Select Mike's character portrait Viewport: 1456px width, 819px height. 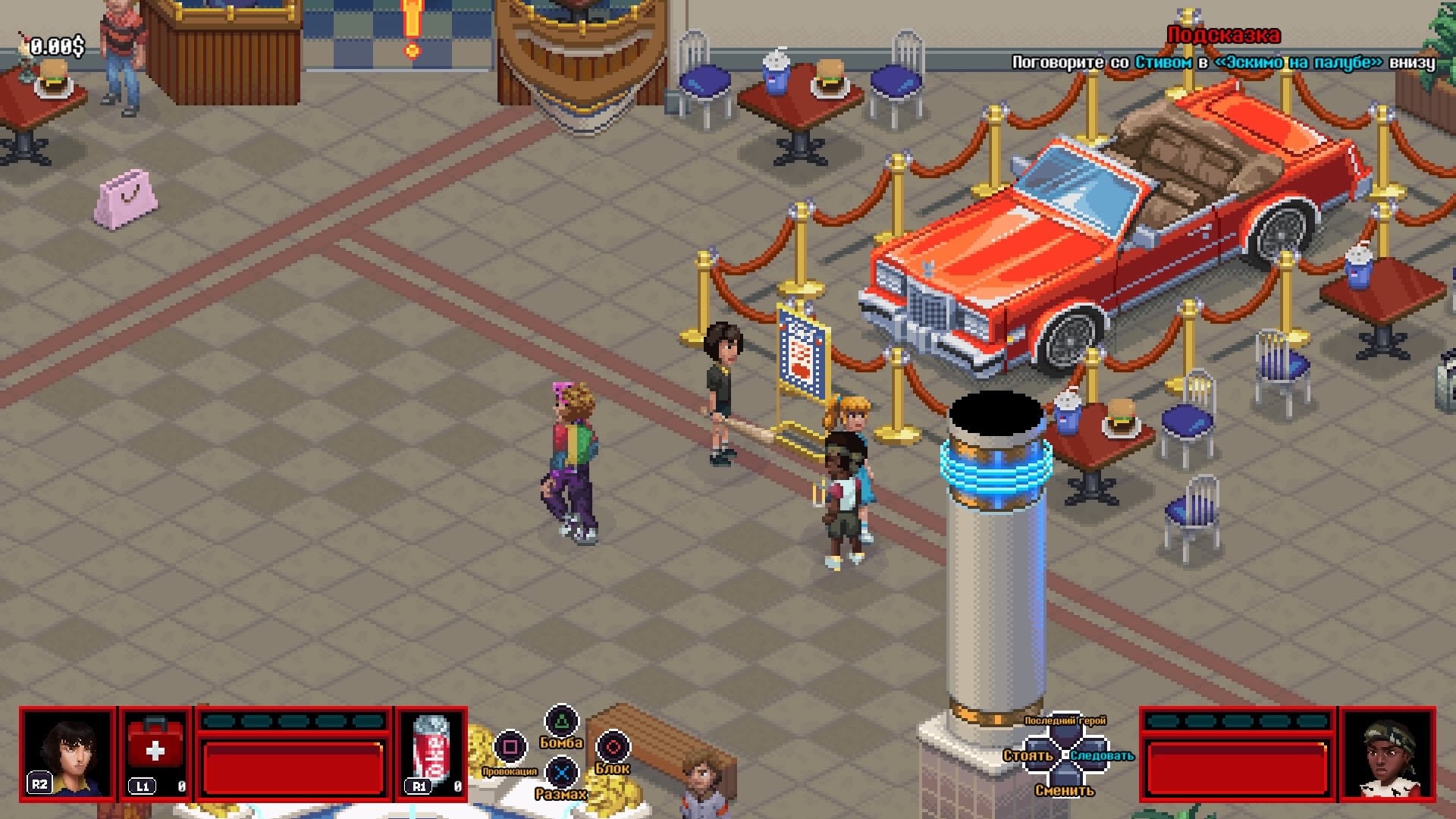pos(68,753)
